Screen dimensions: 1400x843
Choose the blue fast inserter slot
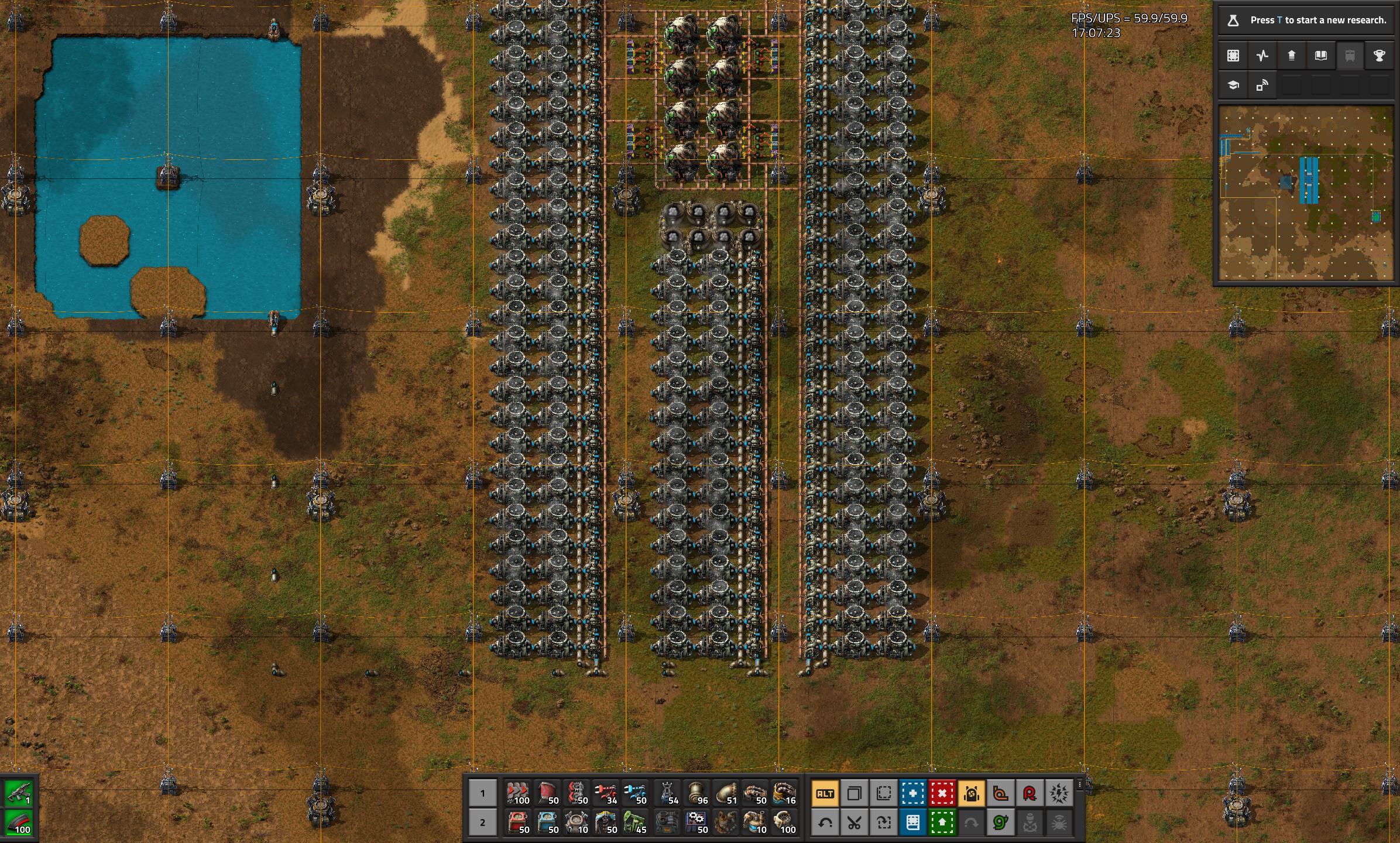click(x=636, y=793)
